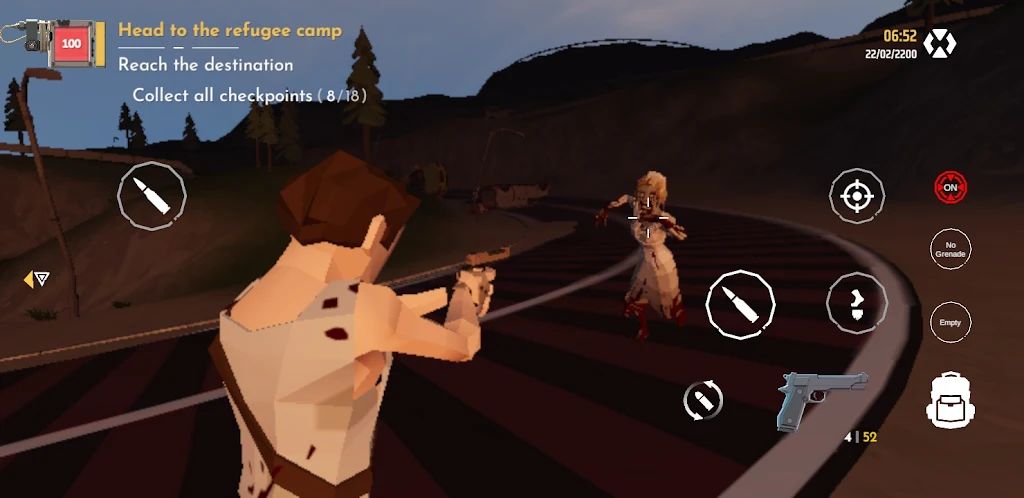The width and height of the screenshot is (1024, 498).
Task: Open the backpack inventory
Action: click(x=950, y=399)
